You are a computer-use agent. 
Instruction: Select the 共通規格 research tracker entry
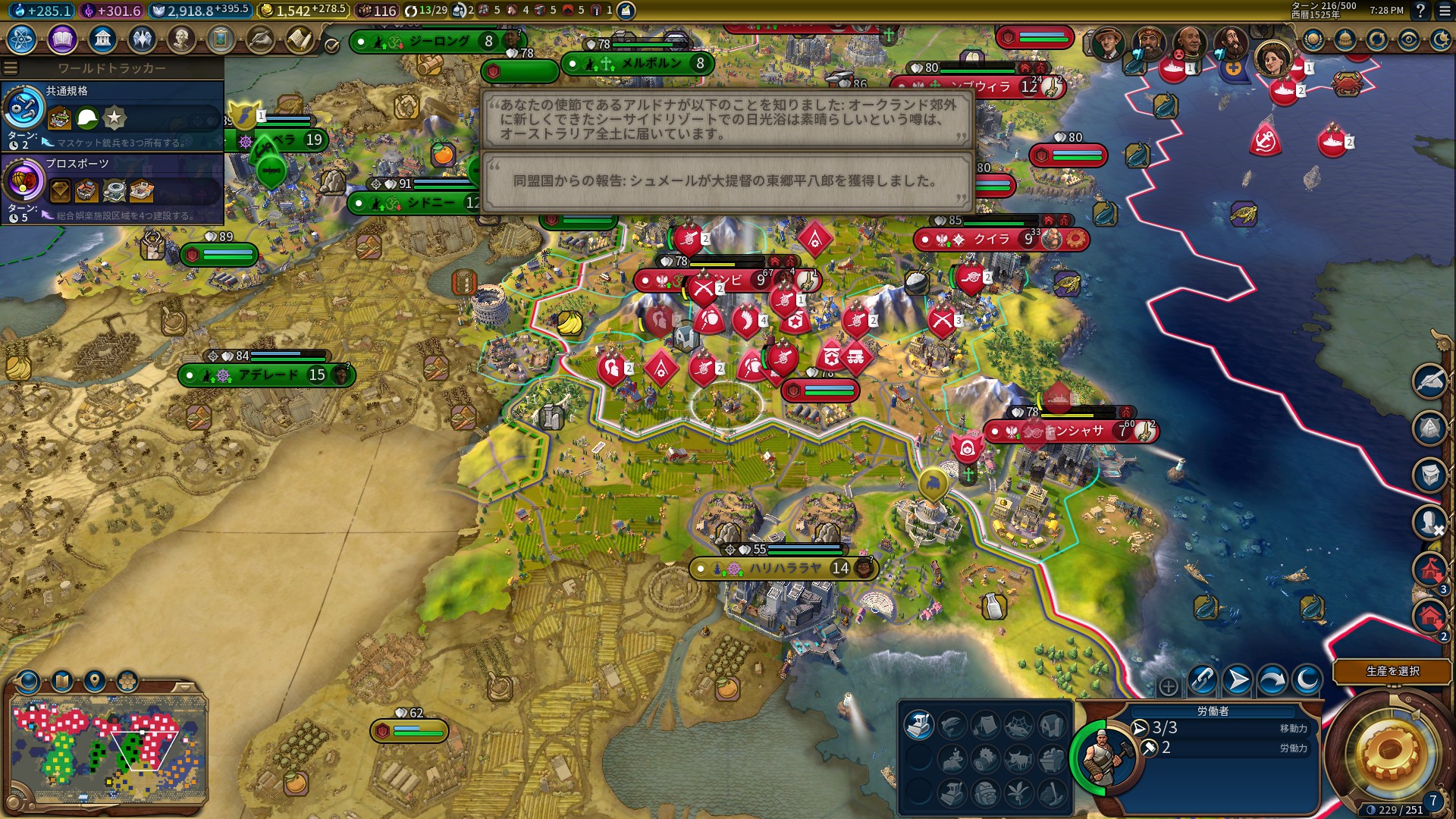tap(112, 115)
